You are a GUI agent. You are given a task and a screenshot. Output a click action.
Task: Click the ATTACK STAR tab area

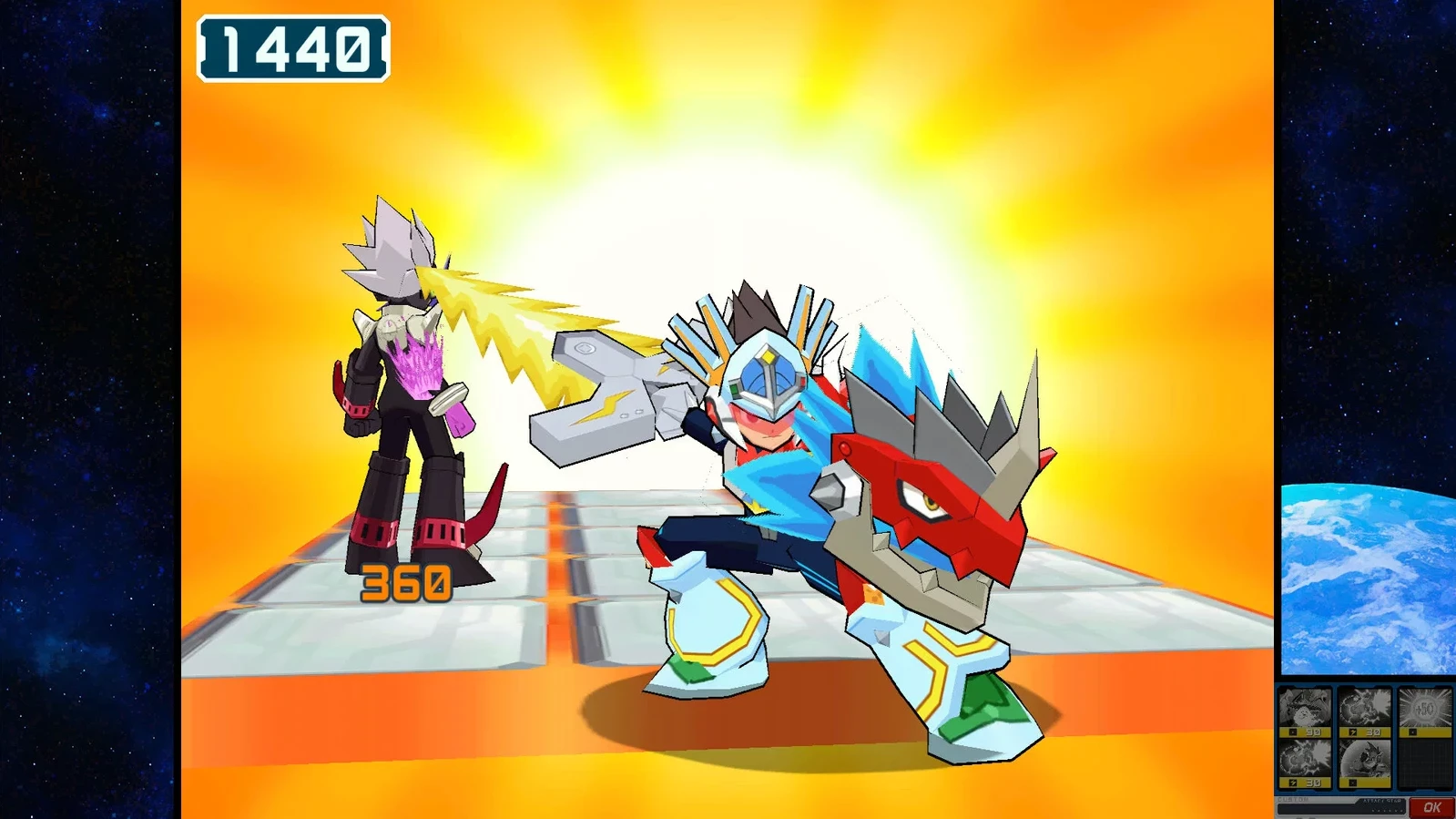click(x=1382, y=801)
